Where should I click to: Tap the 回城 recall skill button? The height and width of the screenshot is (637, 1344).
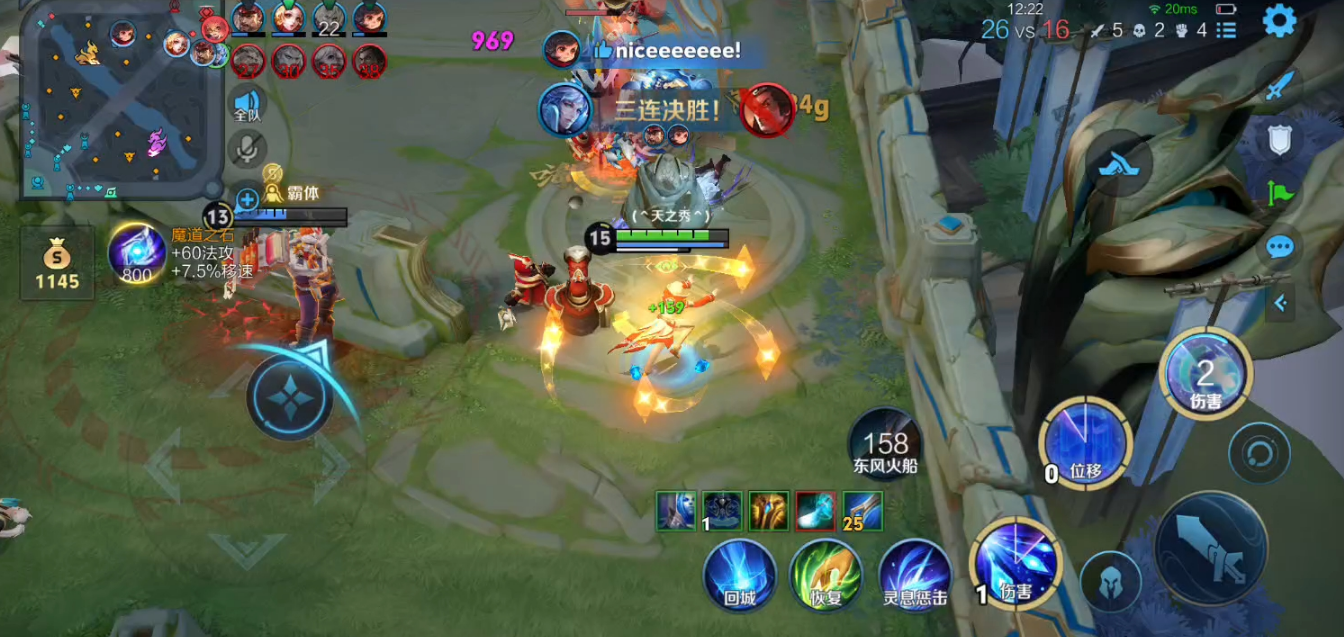[739, 575]
